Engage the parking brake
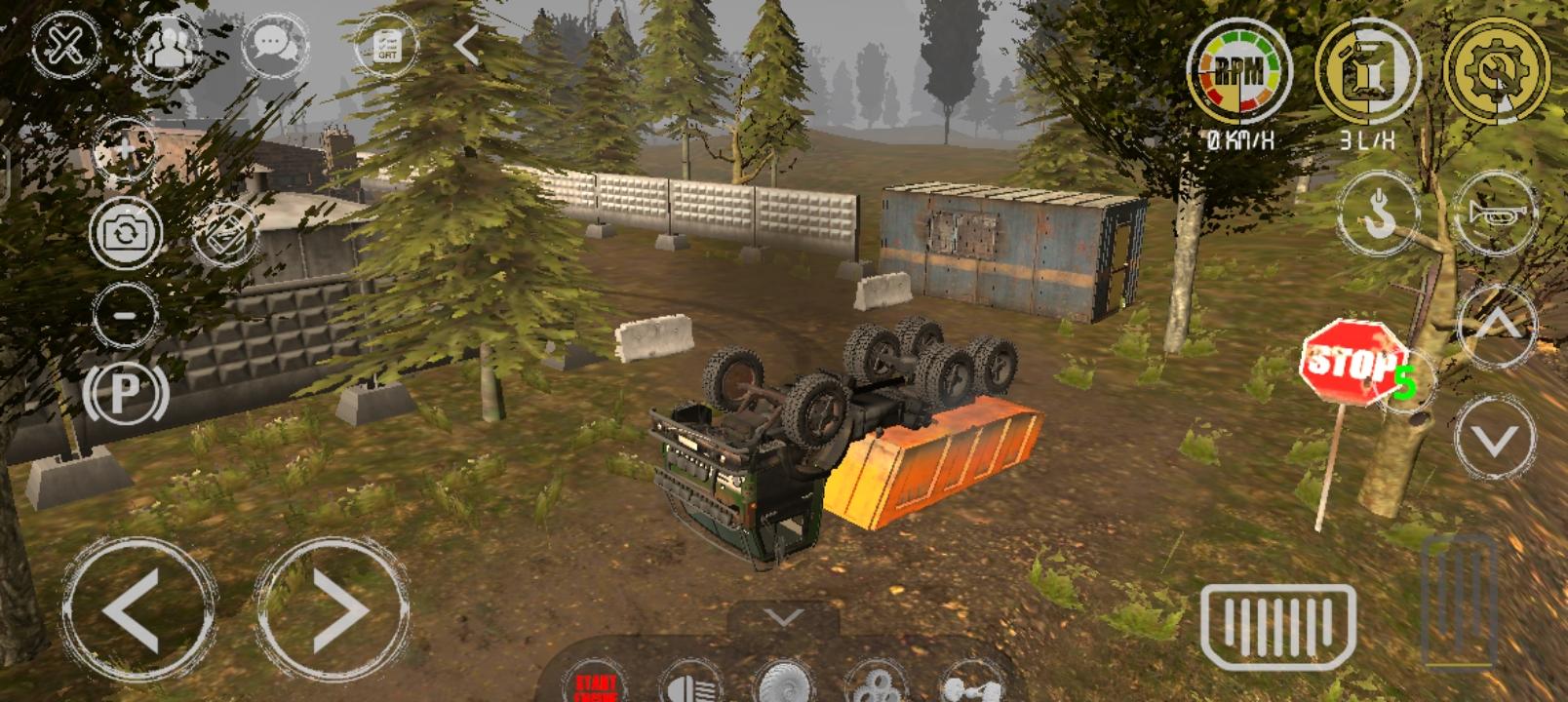The image size is (1568, 702). point(125,394)
